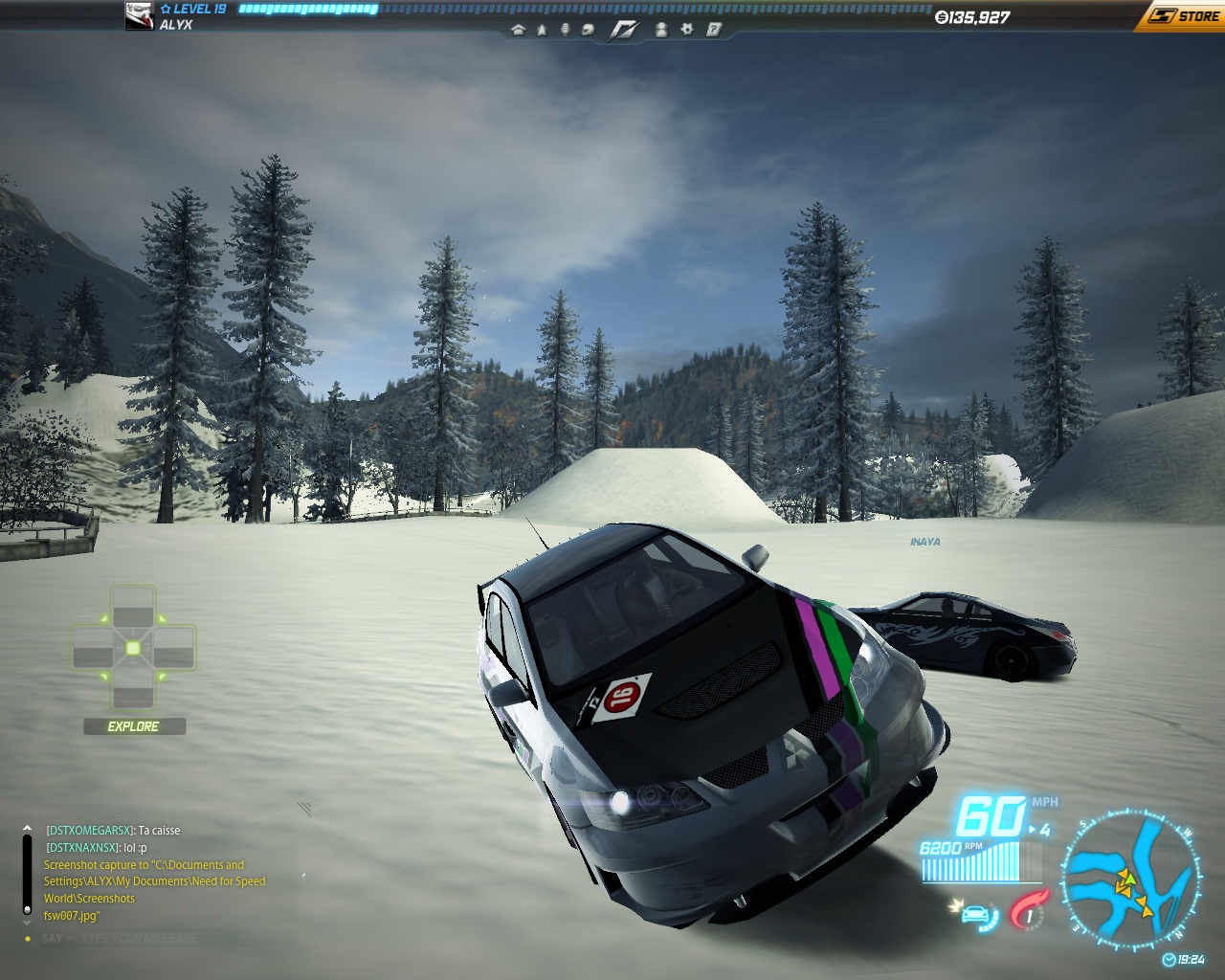Click the house icon for the safehouse
Screen dimensions: 1225x980
(519, 30)
